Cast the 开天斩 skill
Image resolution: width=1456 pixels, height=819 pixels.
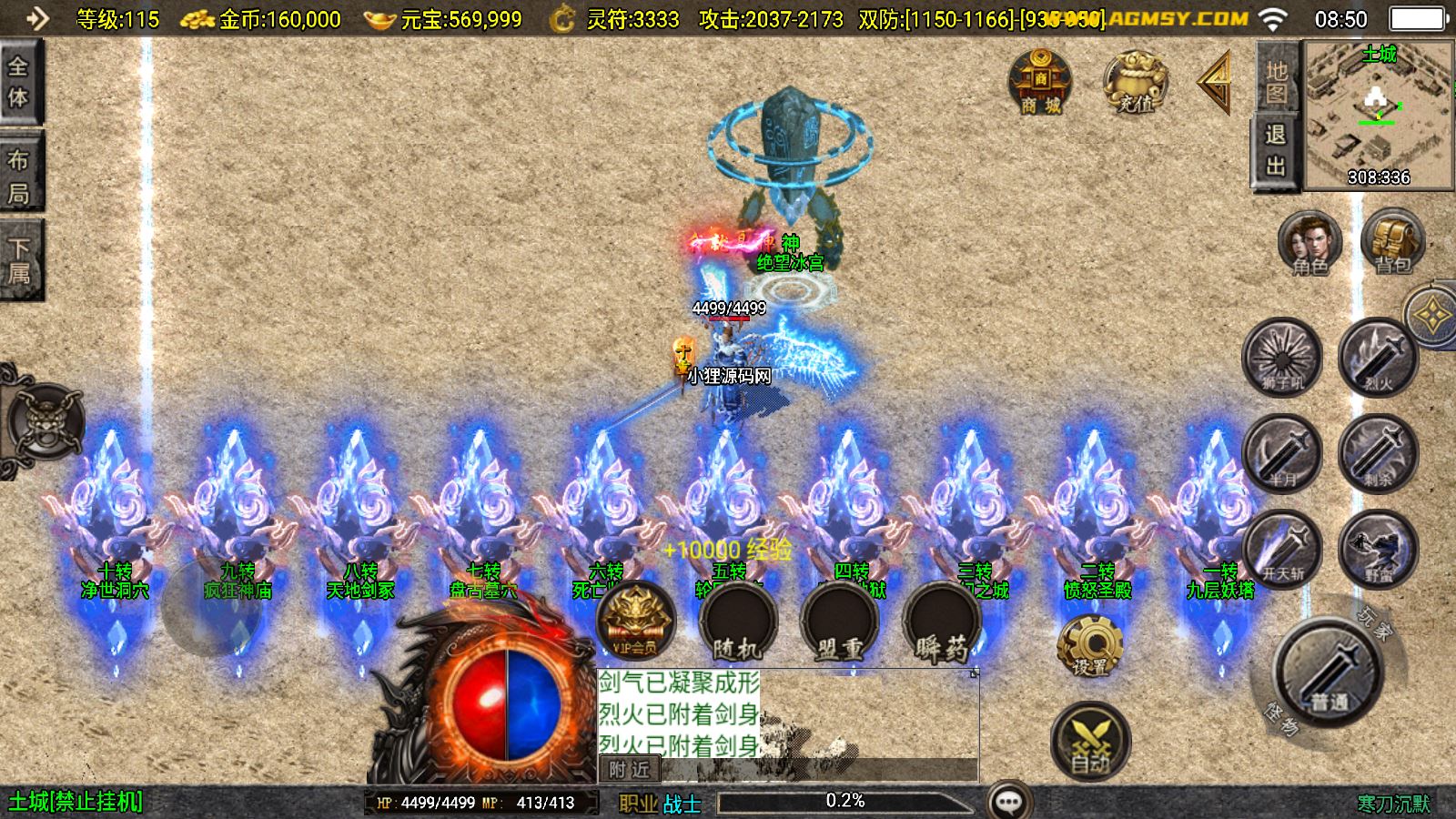(x=1282, y=549)
